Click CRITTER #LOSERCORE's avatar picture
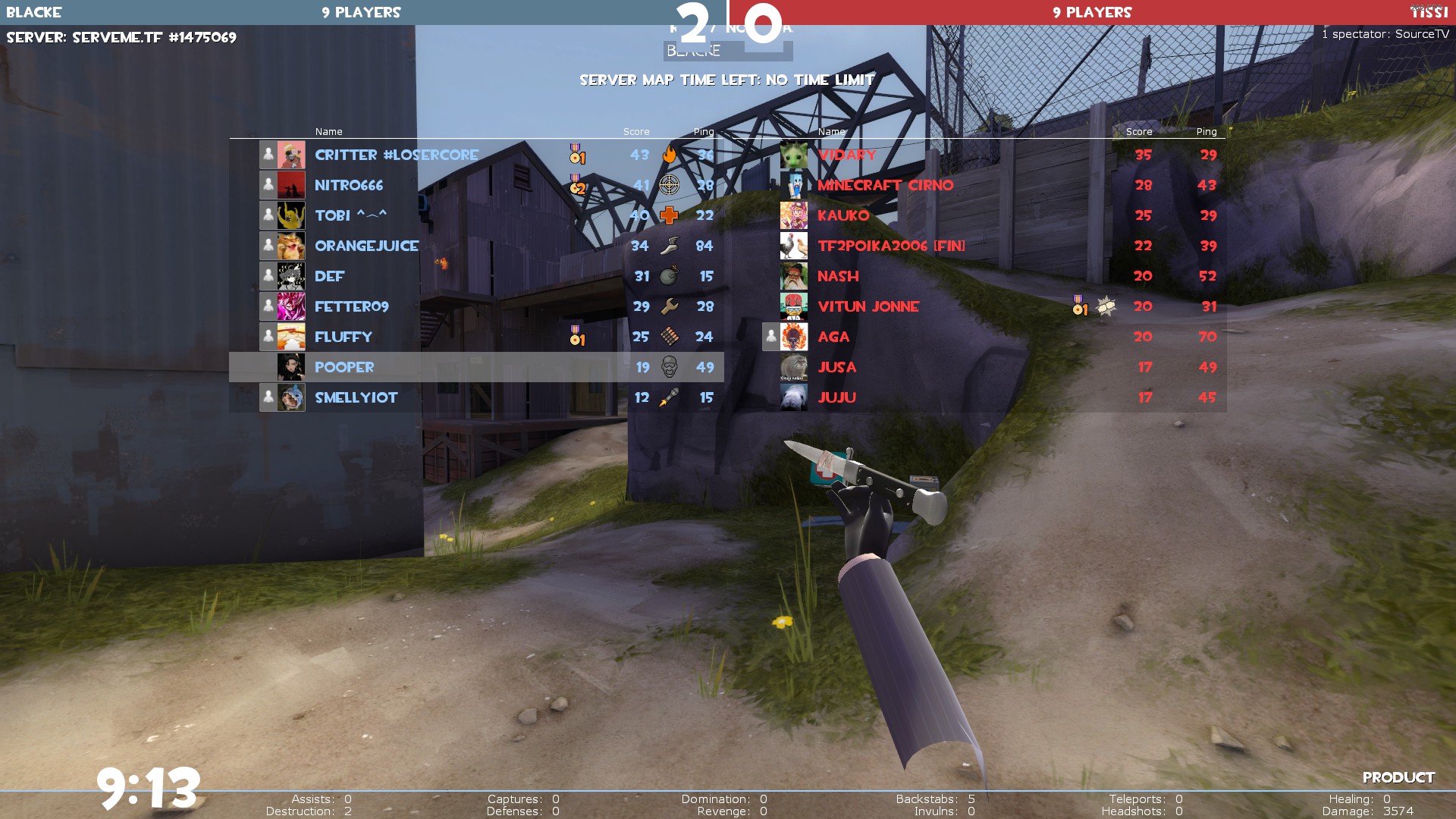The width and height of the screenshot is (1456, 819). tap(291, 155)
